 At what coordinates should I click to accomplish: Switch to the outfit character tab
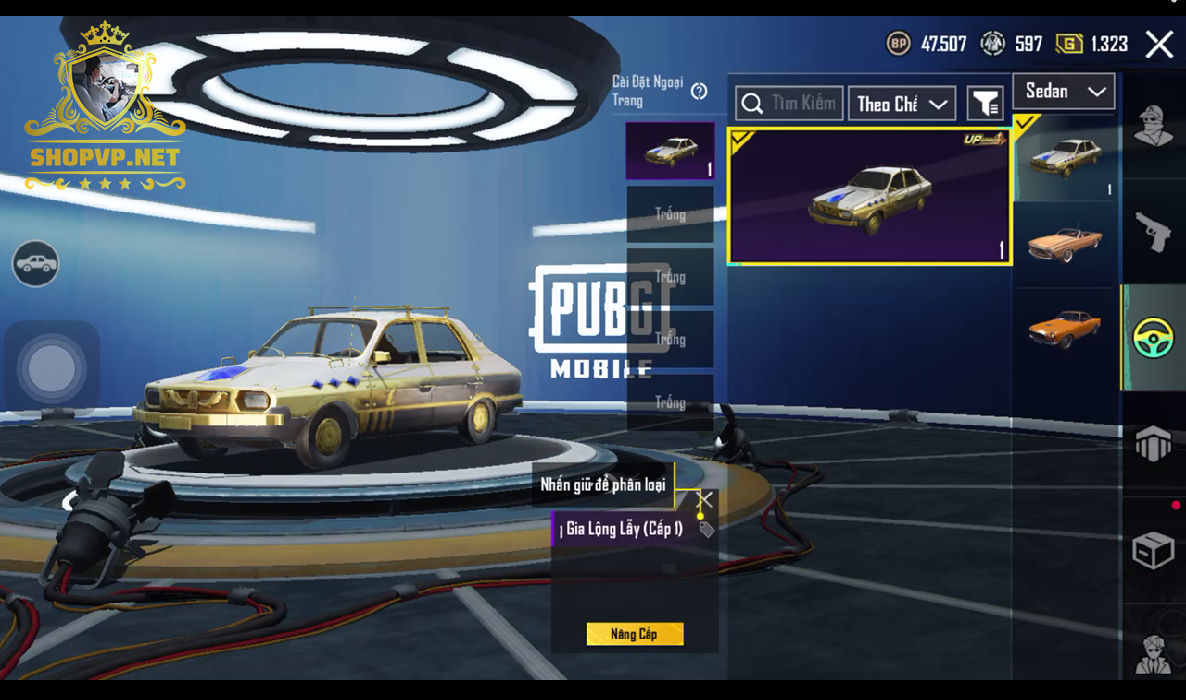(1153, 126)
